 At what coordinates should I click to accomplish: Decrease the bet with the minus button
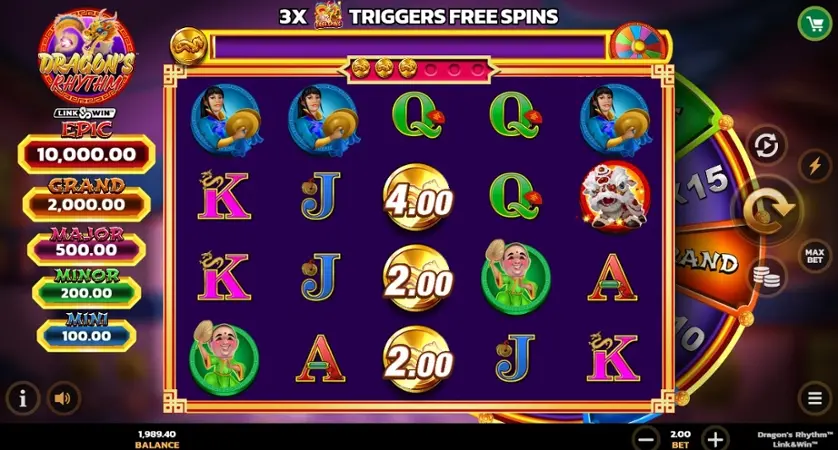pos(647,438)
